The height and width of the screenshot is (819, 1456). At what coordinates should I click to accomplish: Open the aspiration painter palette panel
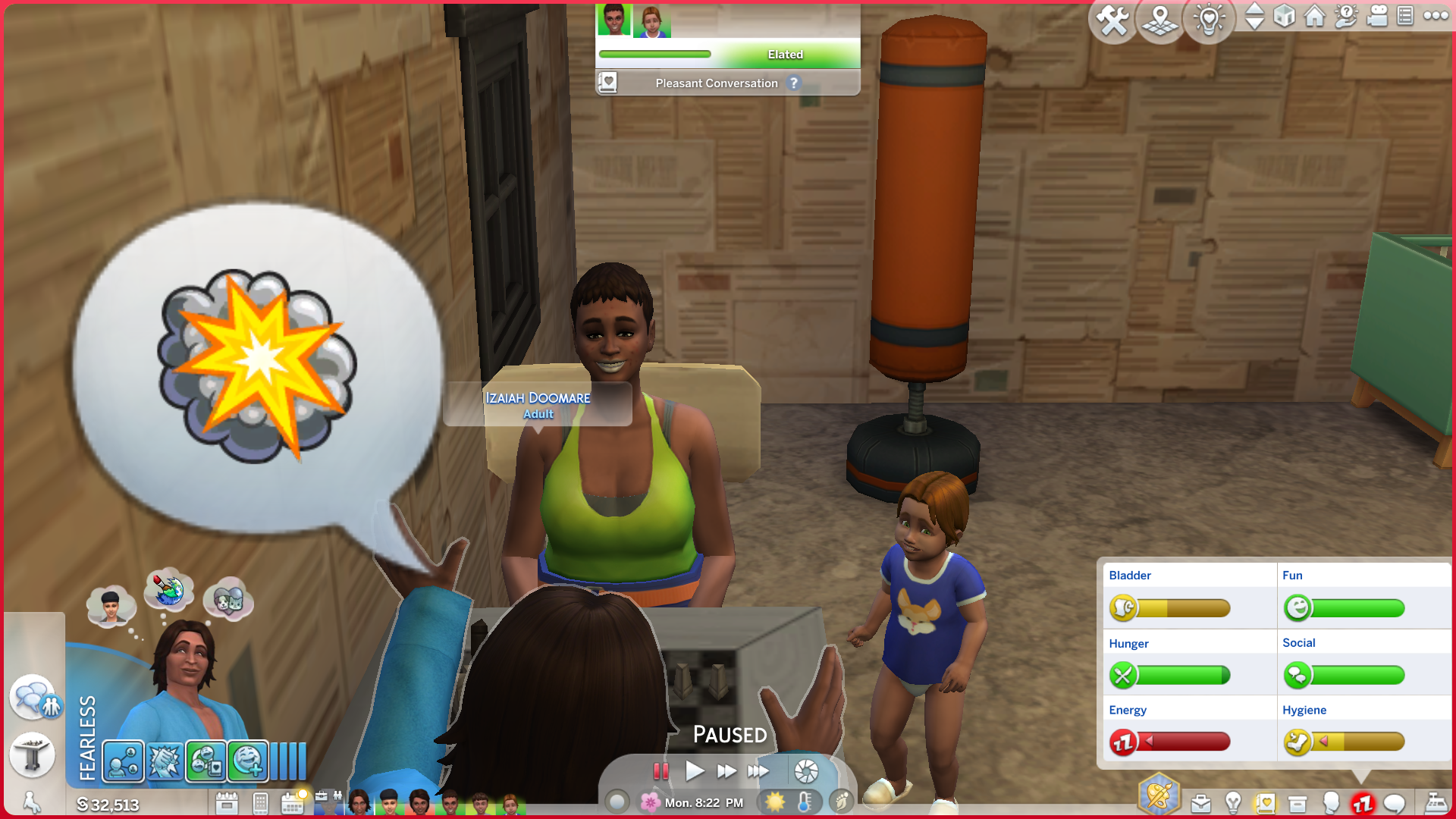[1158, 795]
